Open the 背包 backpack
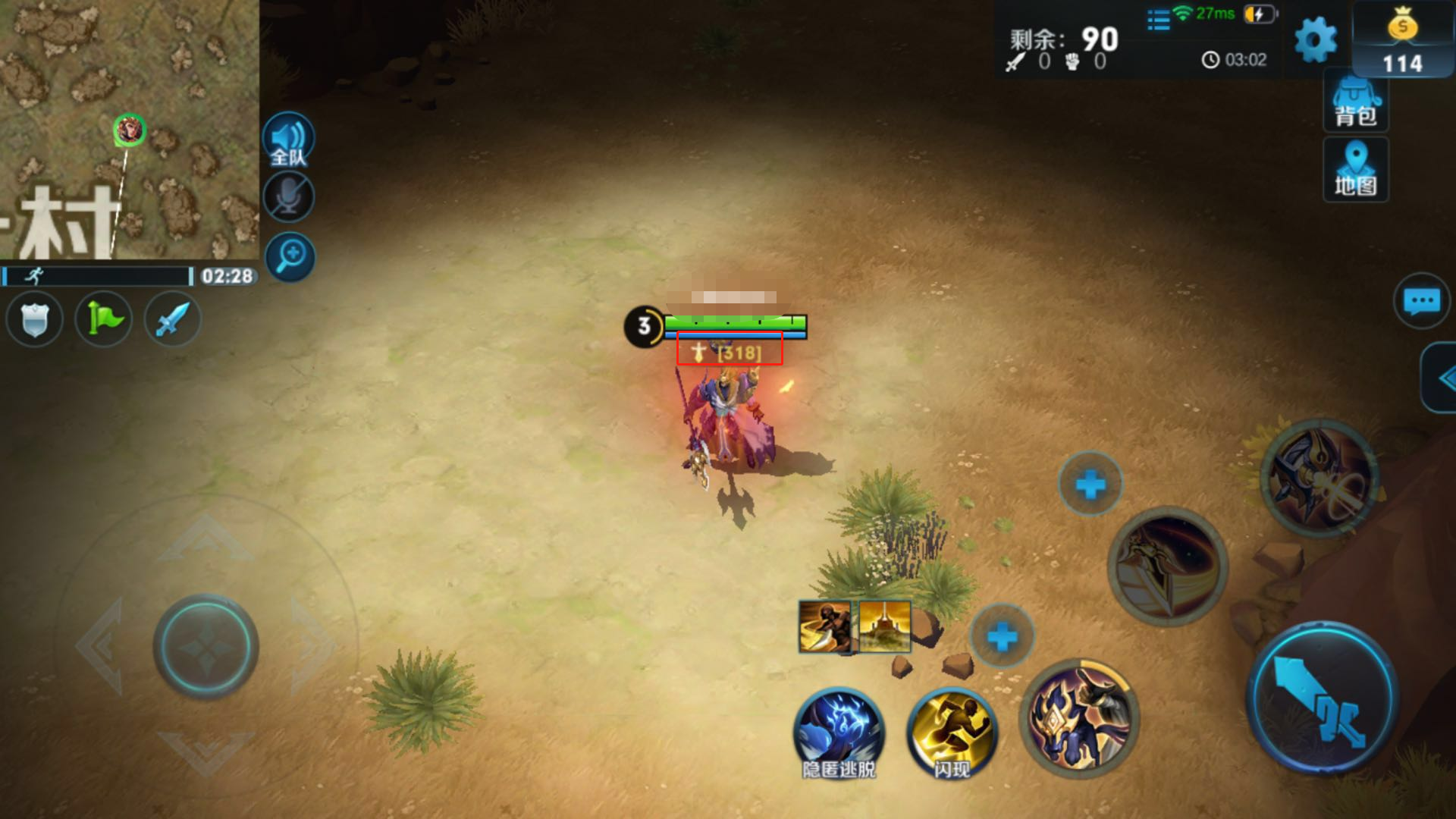Screen dimensions: 1456x819 [1356, 102]
